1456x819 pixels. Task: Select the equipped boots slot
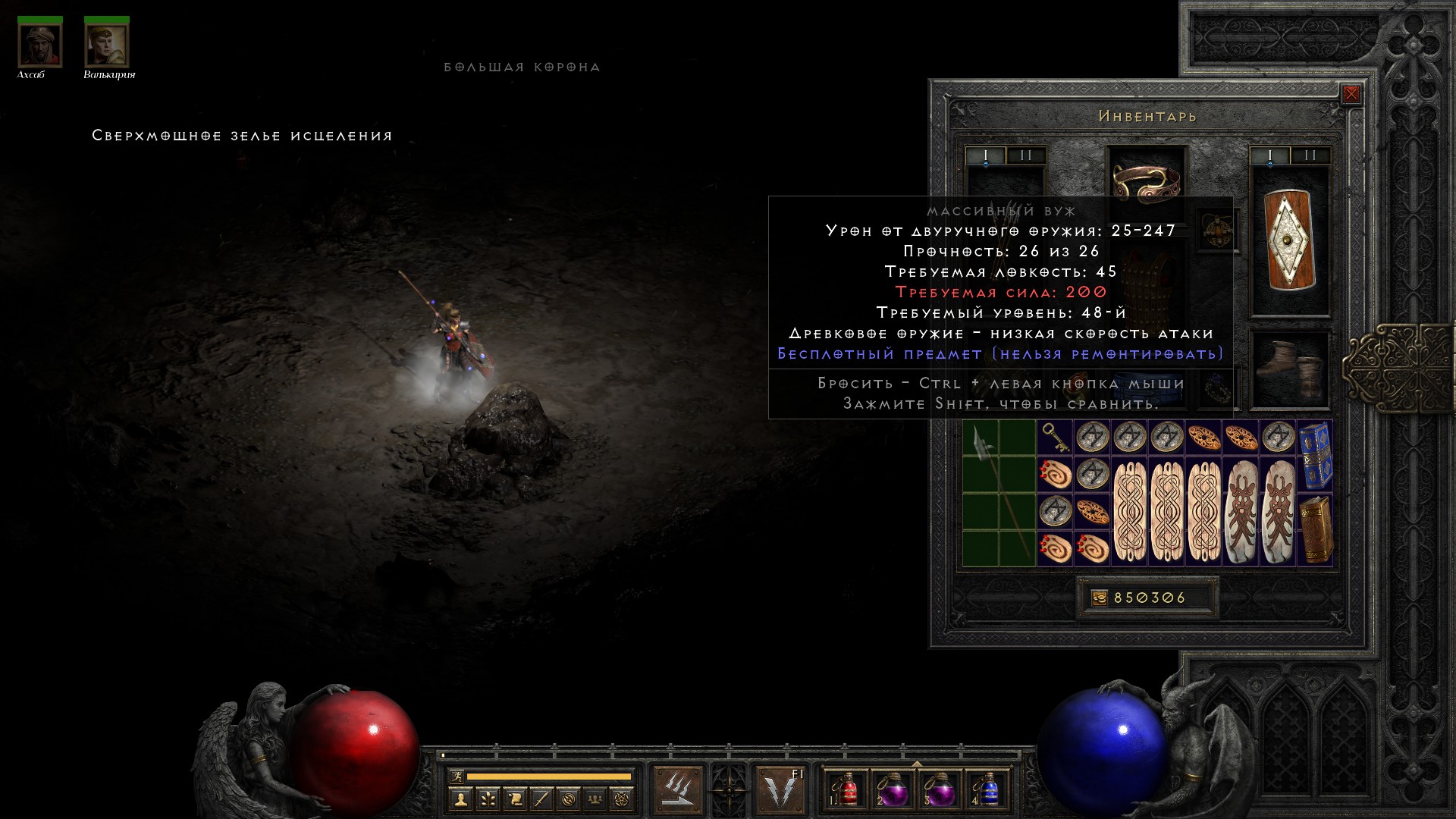pyautogui.click(x=1290, y=368)
